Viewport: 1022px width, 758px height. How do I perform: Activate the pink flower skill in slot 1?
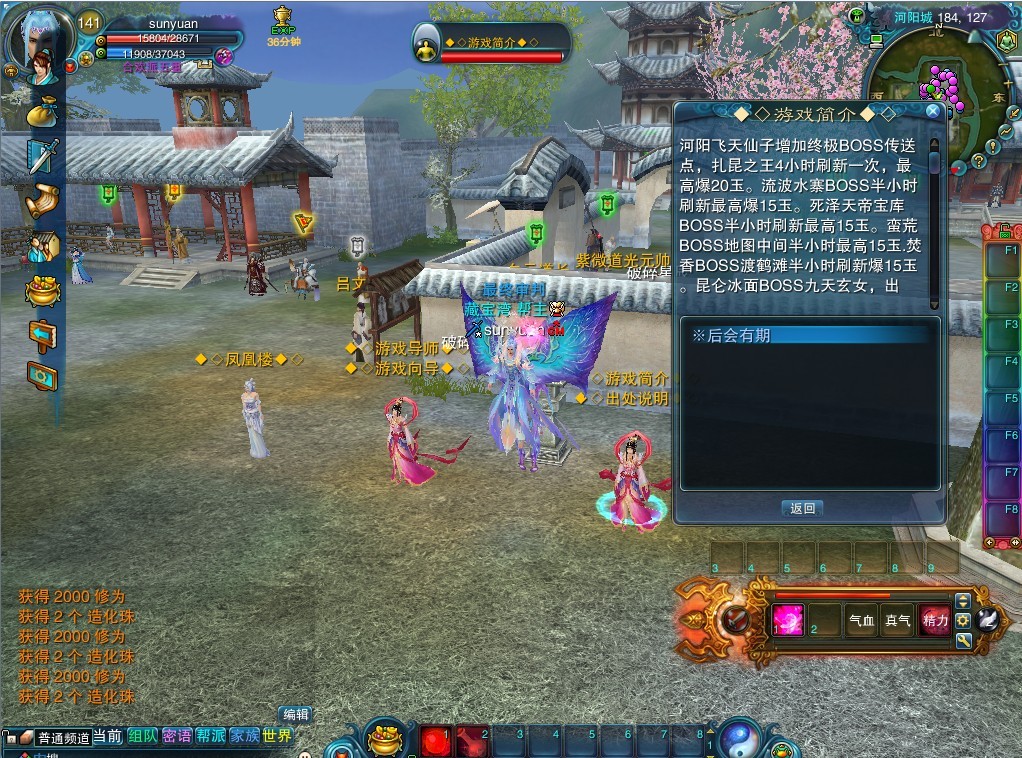(788, 620)
